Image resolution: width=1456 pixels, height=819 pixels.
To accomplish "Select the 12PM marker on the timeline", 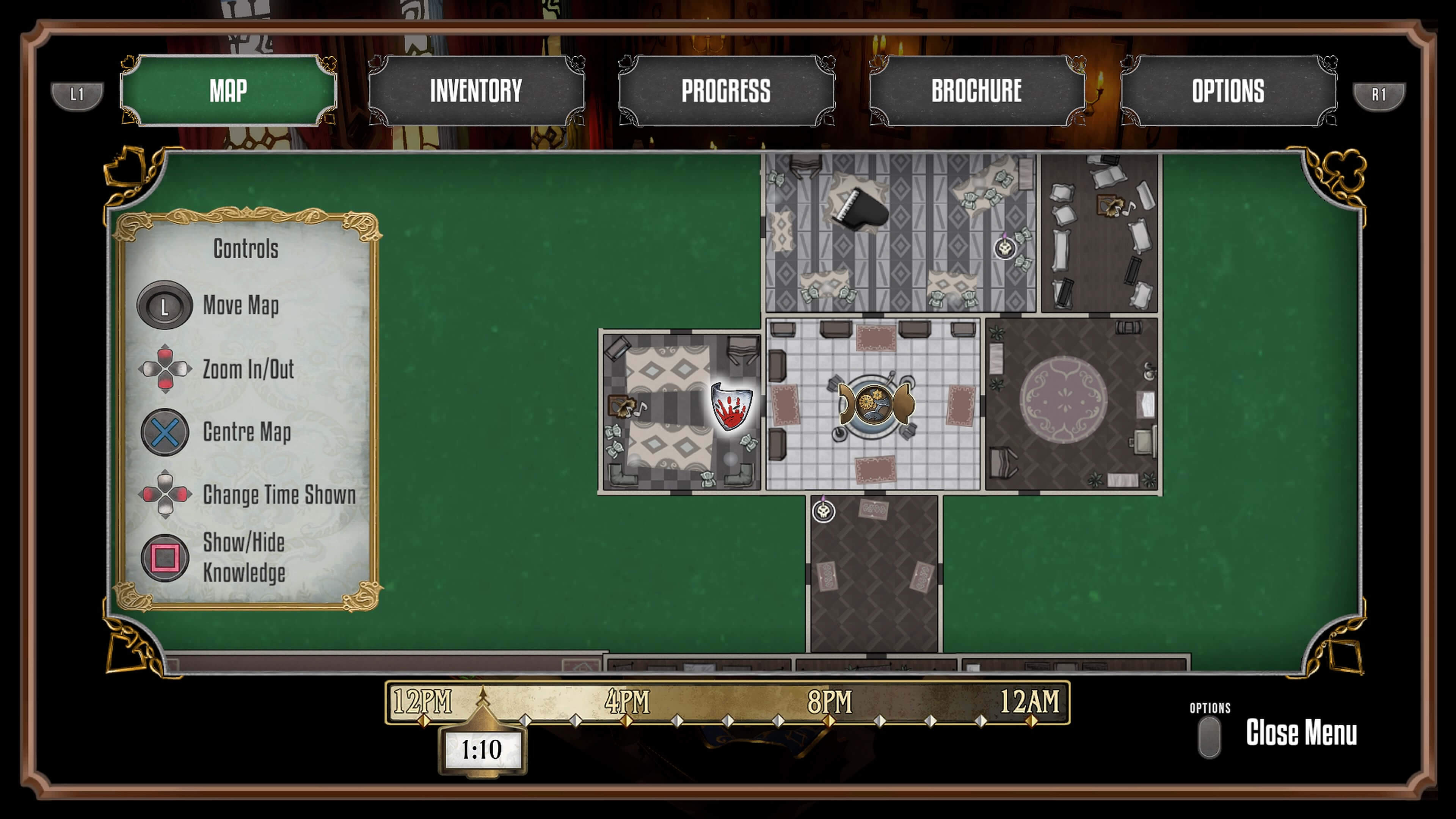I will pyautogui.click(x=424, y=721).
